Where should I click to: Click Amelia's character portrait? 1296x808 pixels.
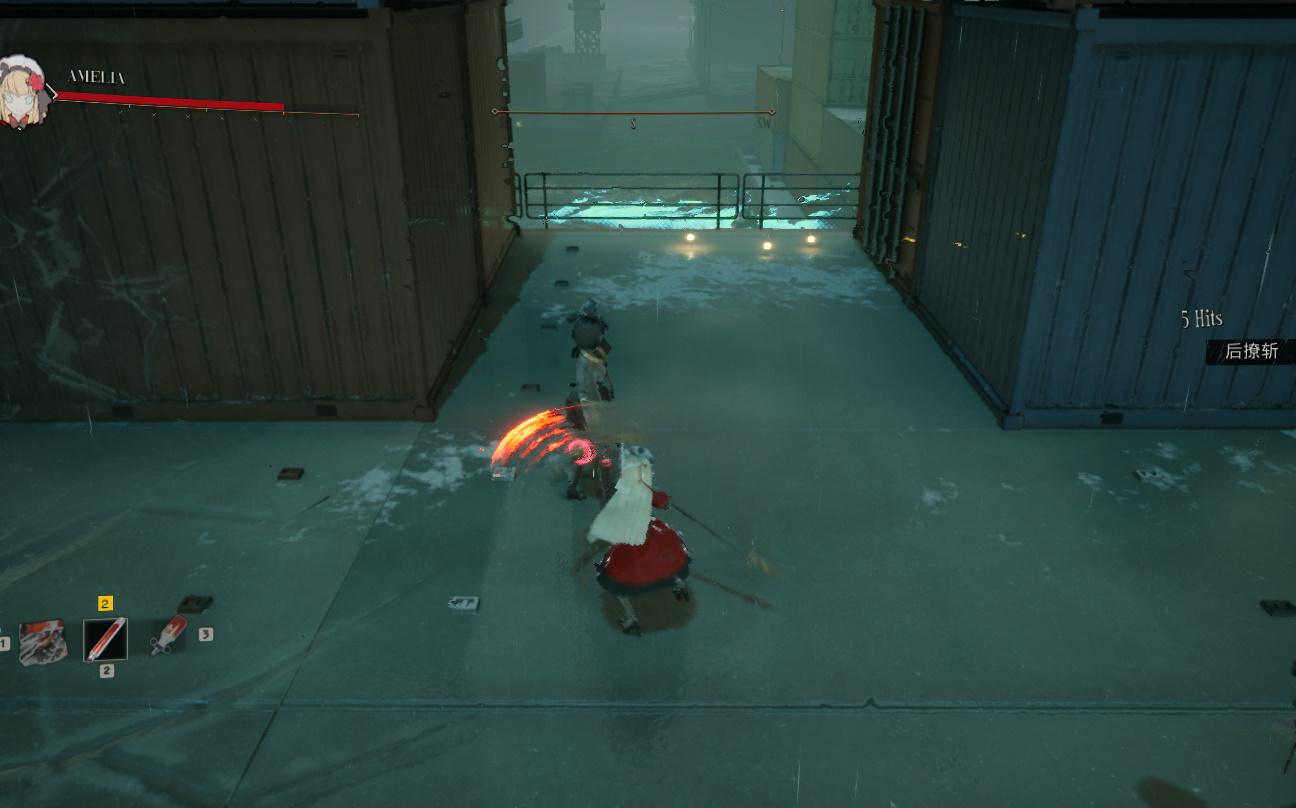point(22,93)
